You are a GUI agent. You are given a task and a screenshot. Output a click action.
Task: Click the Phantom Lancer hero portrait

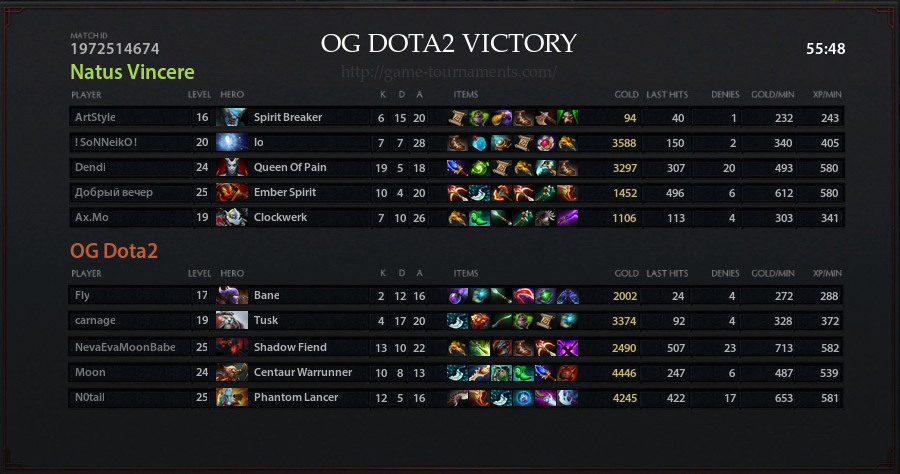(231, 397)
